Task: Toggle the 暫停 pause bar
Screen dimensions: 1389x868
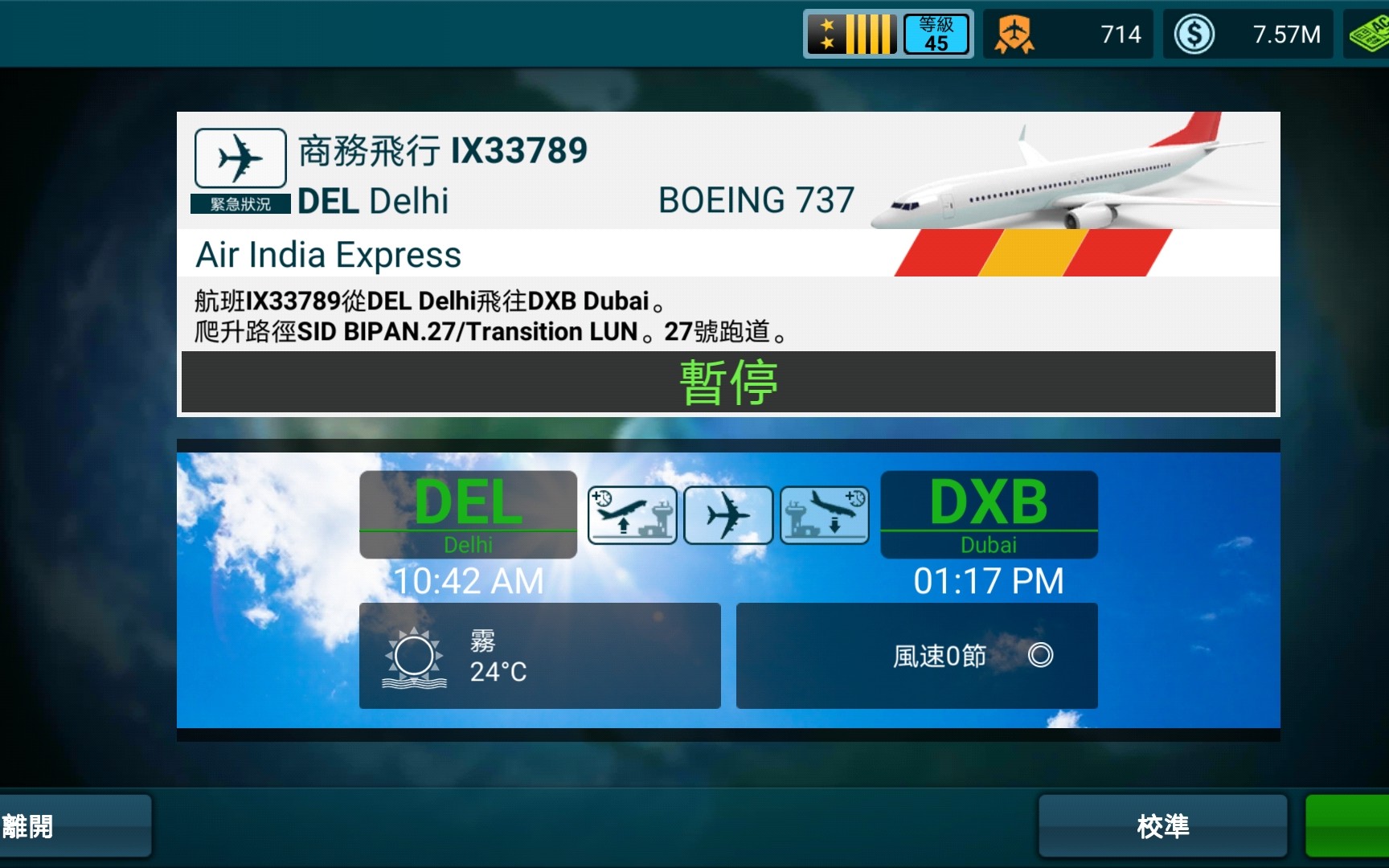Action: (728, 382)
